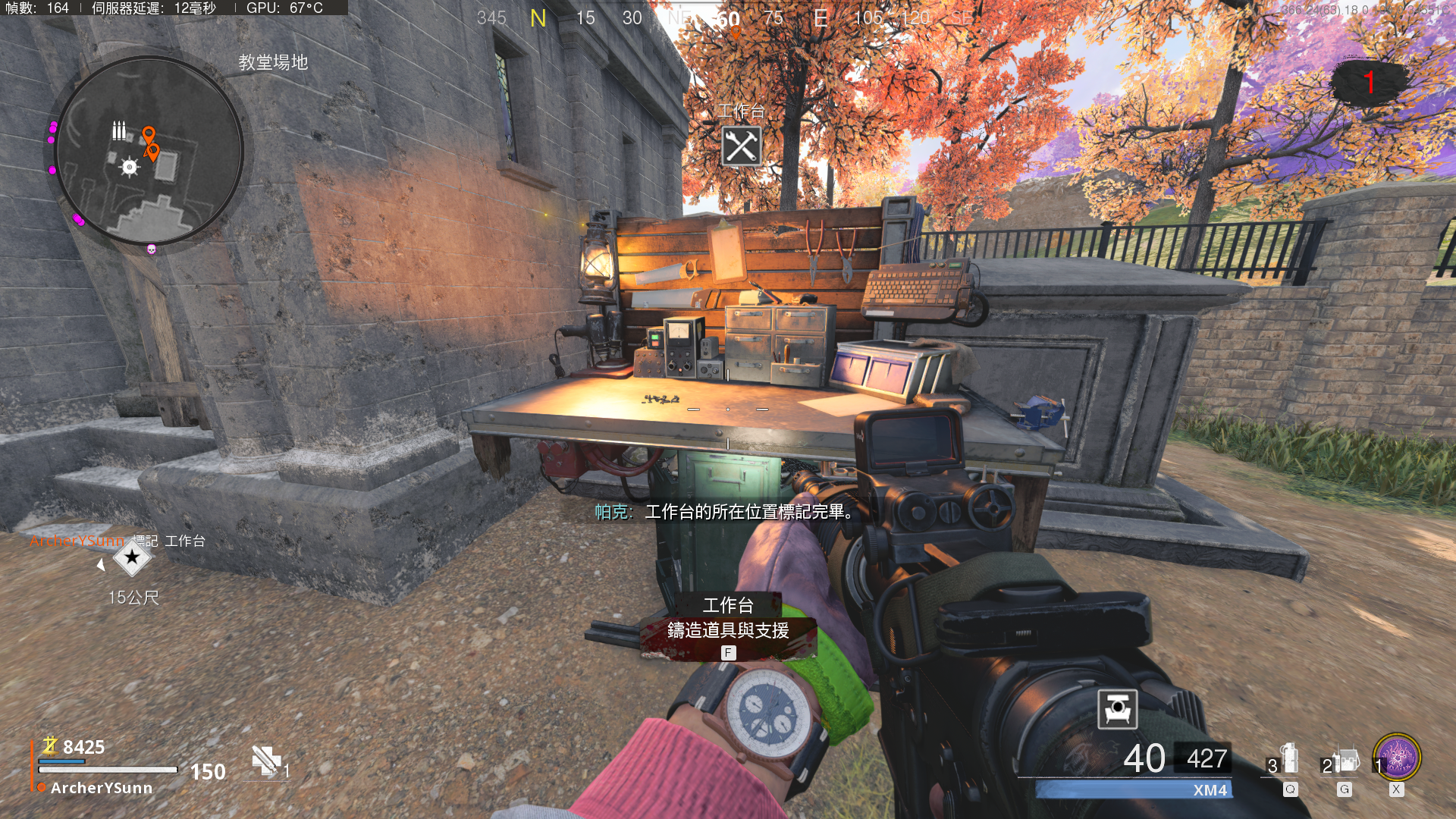Click the circular minimap
The height and width of the screenshot is (819, 1456).
[149, 152]
